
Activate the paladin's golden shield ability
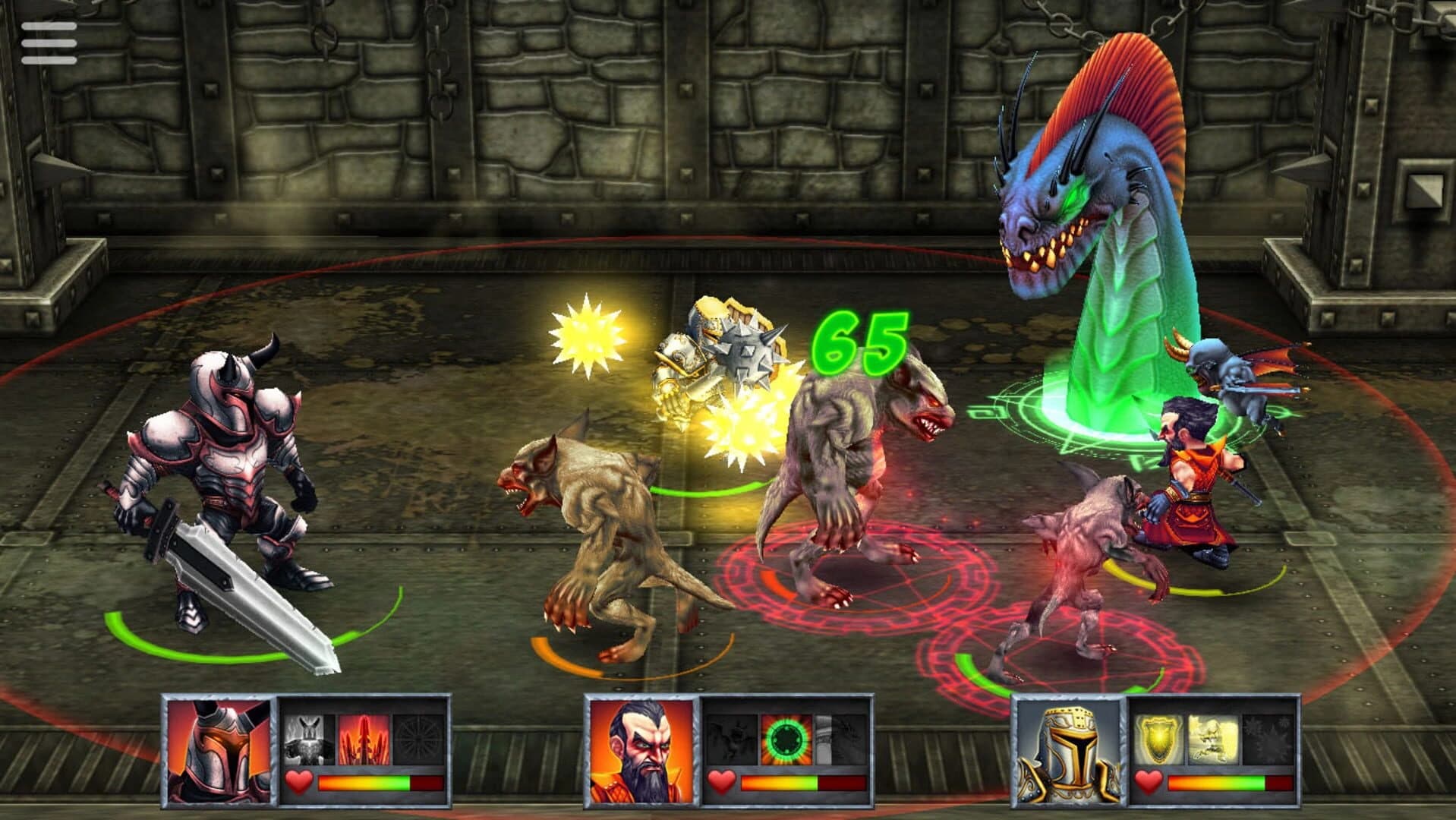point(1159,740)
